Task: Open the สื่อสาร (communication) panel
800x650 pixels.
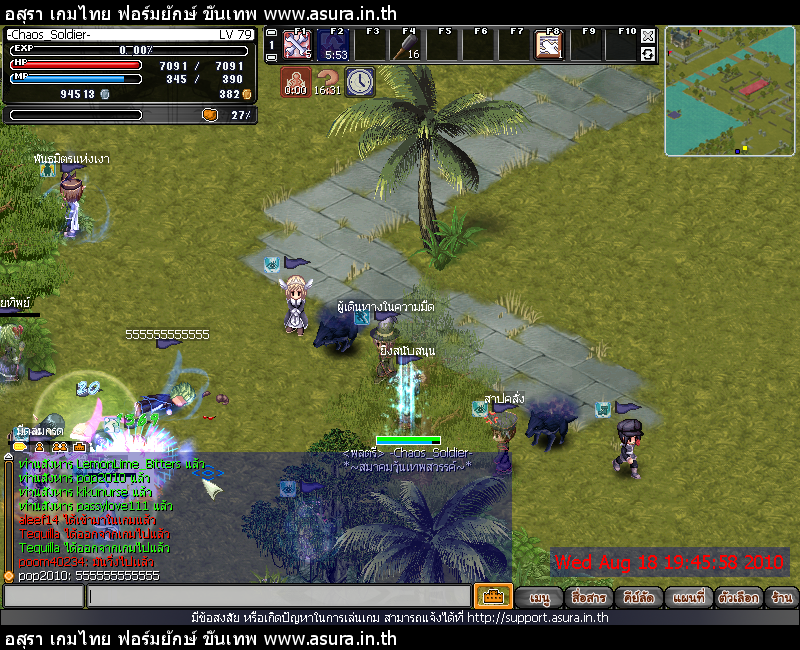Action: (588, 597)
